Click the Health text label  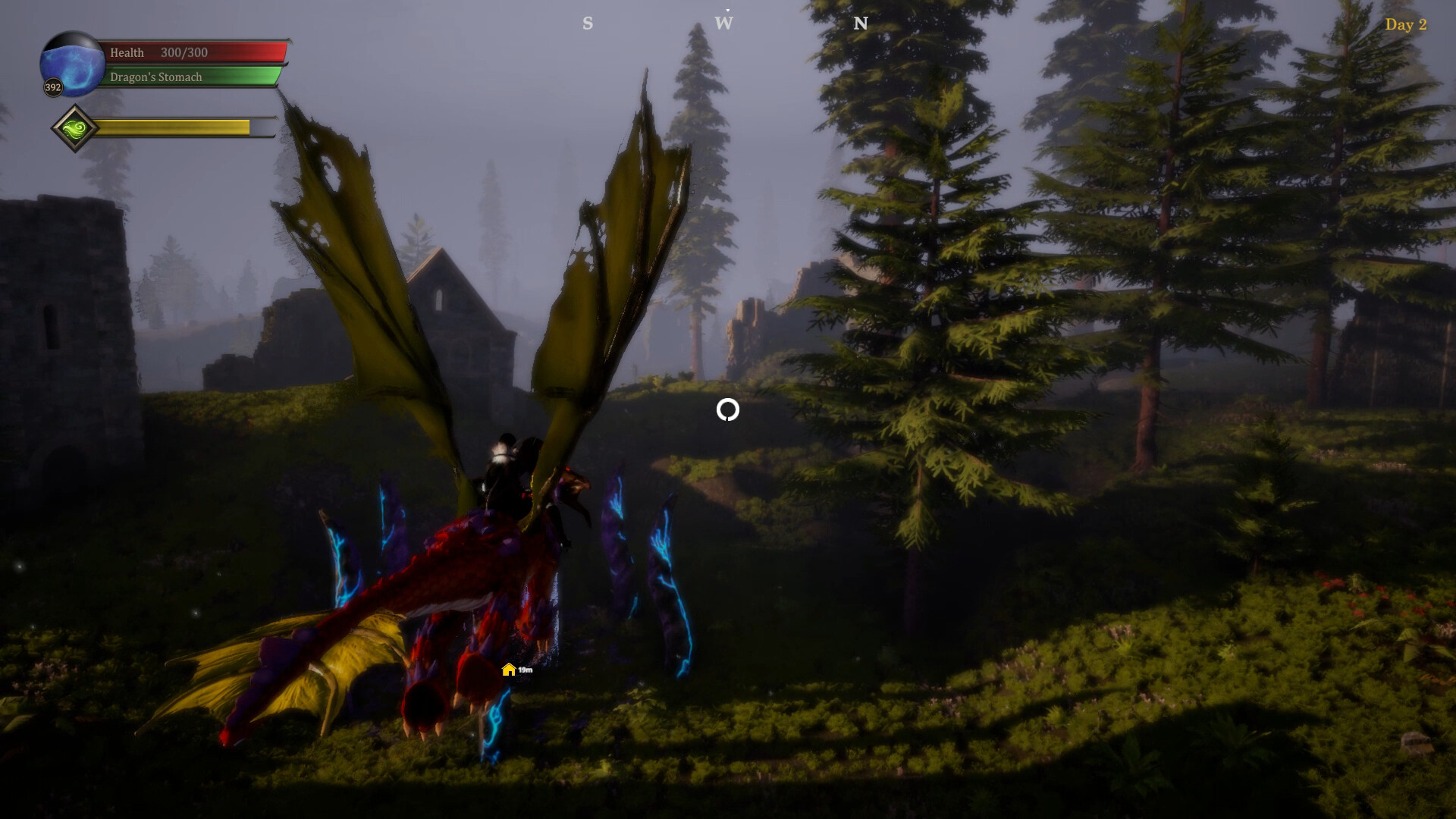(x=127, y=53)
